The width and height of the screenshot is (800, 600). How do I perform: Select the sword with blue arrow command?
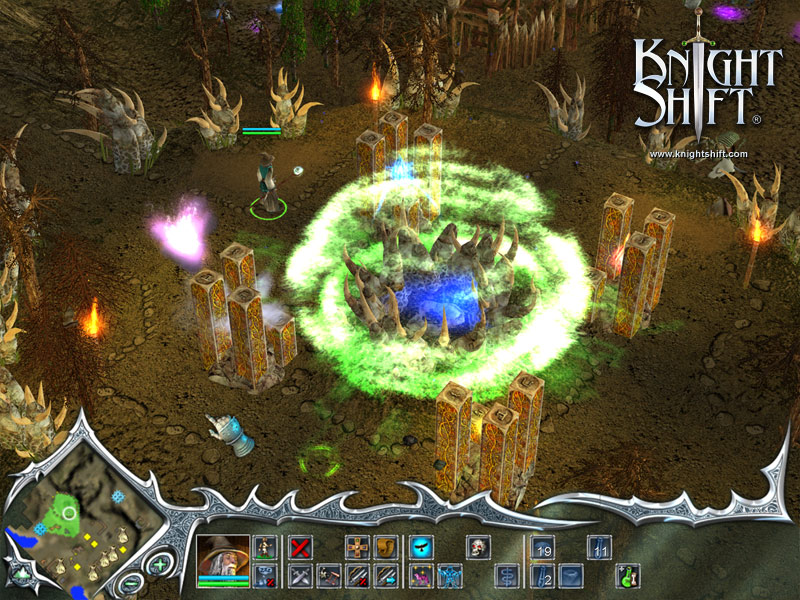(386, 575)
